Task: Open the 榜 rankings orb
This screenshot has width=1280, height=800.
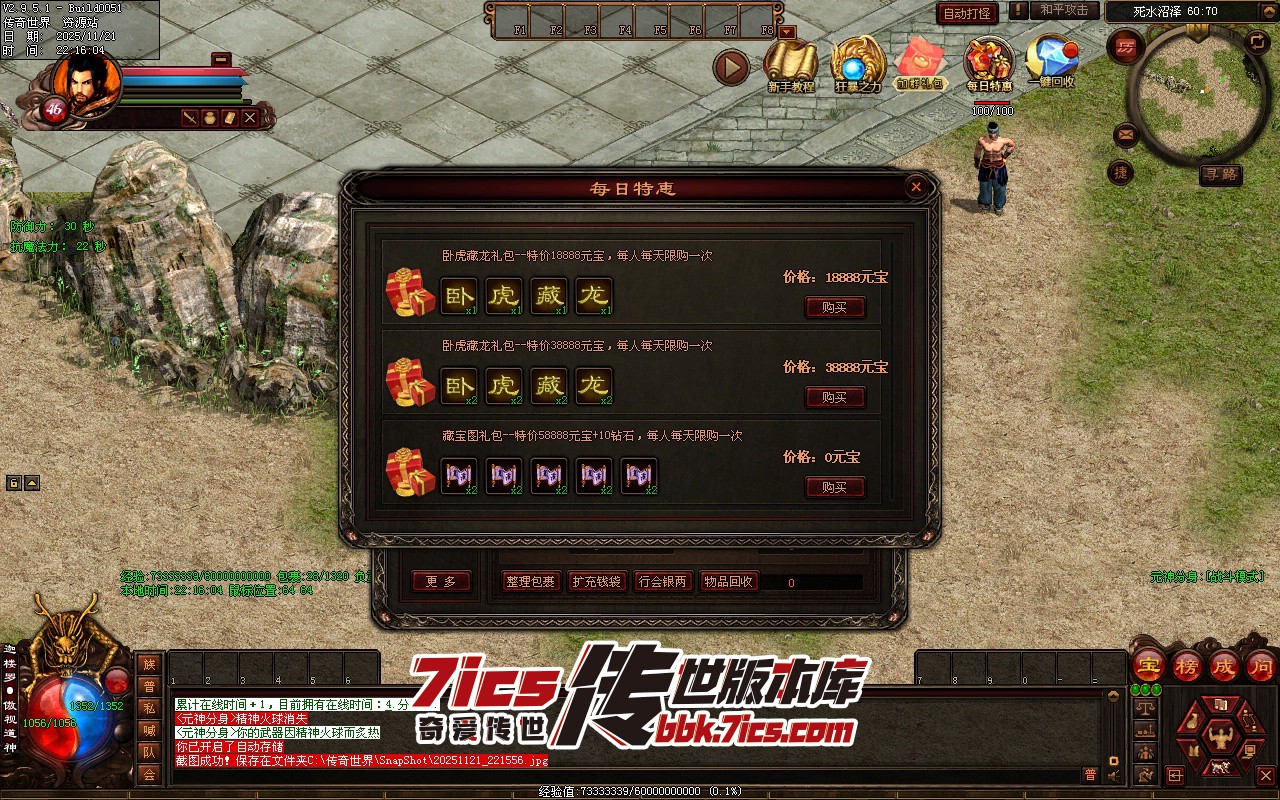Action: 1187,665
